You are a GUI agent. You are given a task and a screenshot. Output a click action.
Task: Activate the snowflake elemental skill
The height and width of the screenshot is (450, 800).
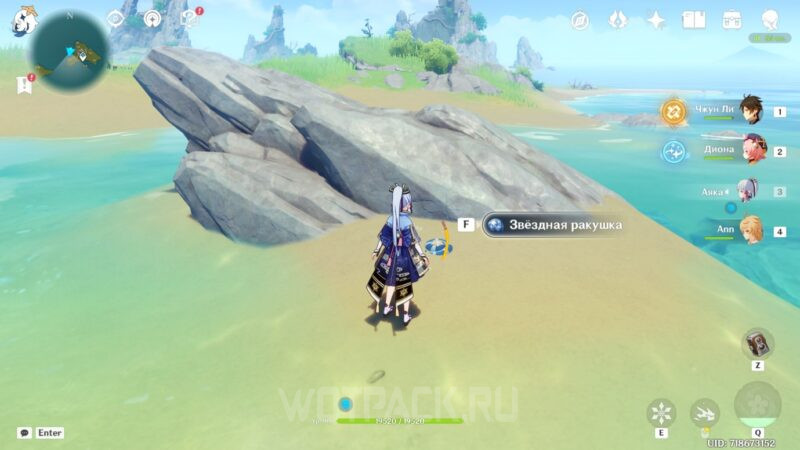661,412
